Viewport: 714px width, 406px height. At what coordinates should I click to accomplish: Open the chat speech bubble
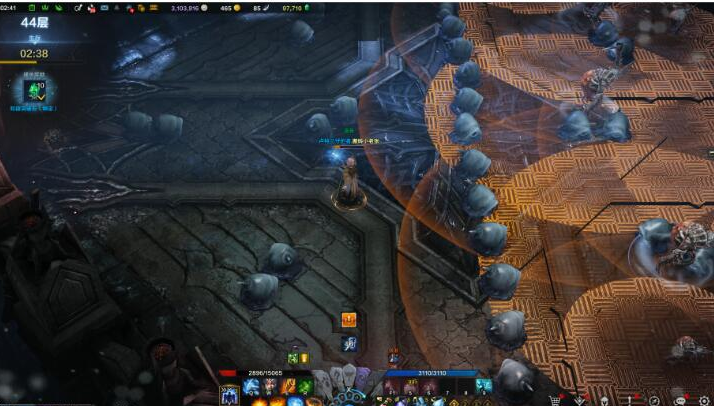coord(680,398)
